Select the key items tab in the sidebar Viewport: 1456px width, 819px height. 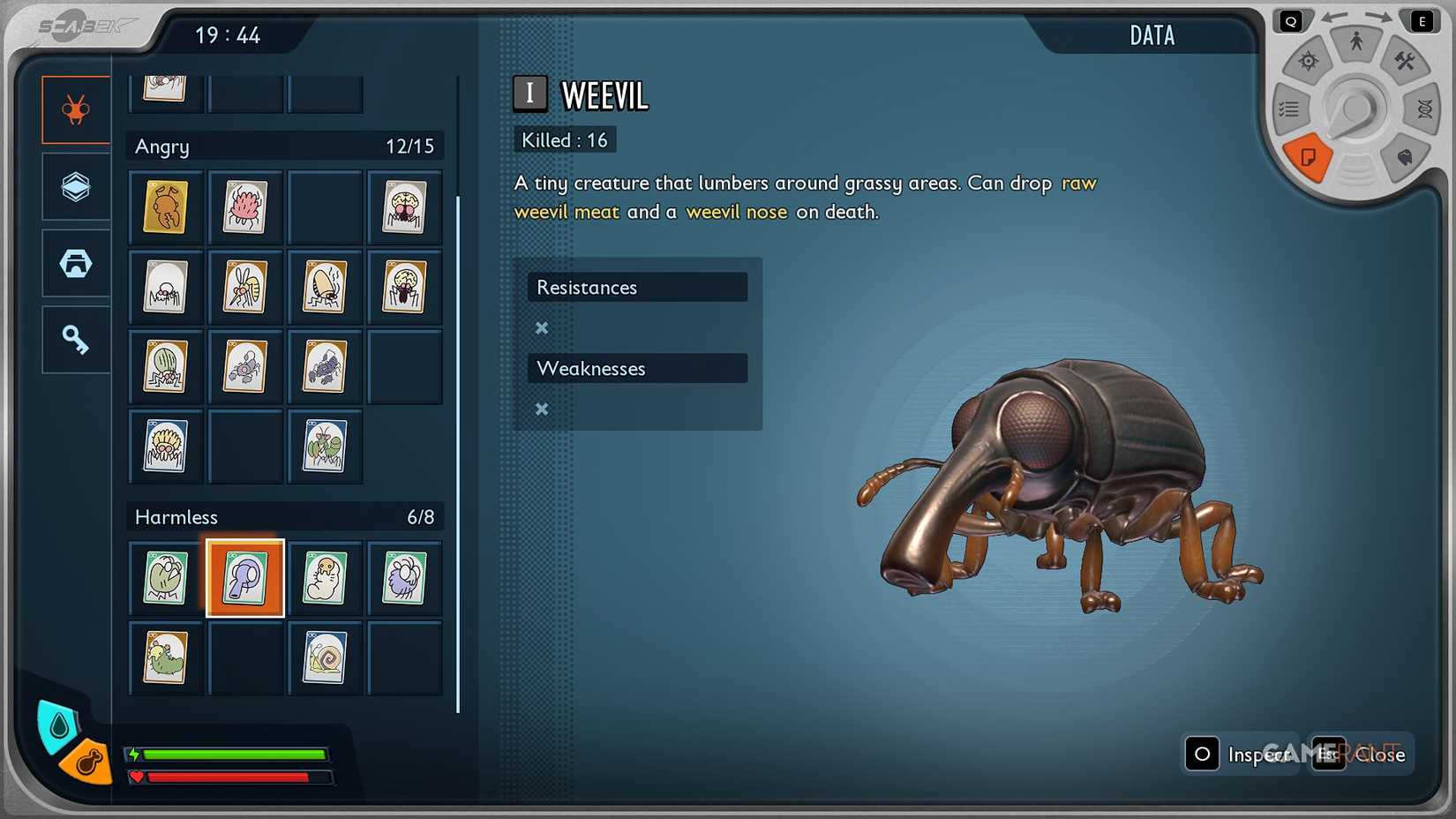[75, 340]
